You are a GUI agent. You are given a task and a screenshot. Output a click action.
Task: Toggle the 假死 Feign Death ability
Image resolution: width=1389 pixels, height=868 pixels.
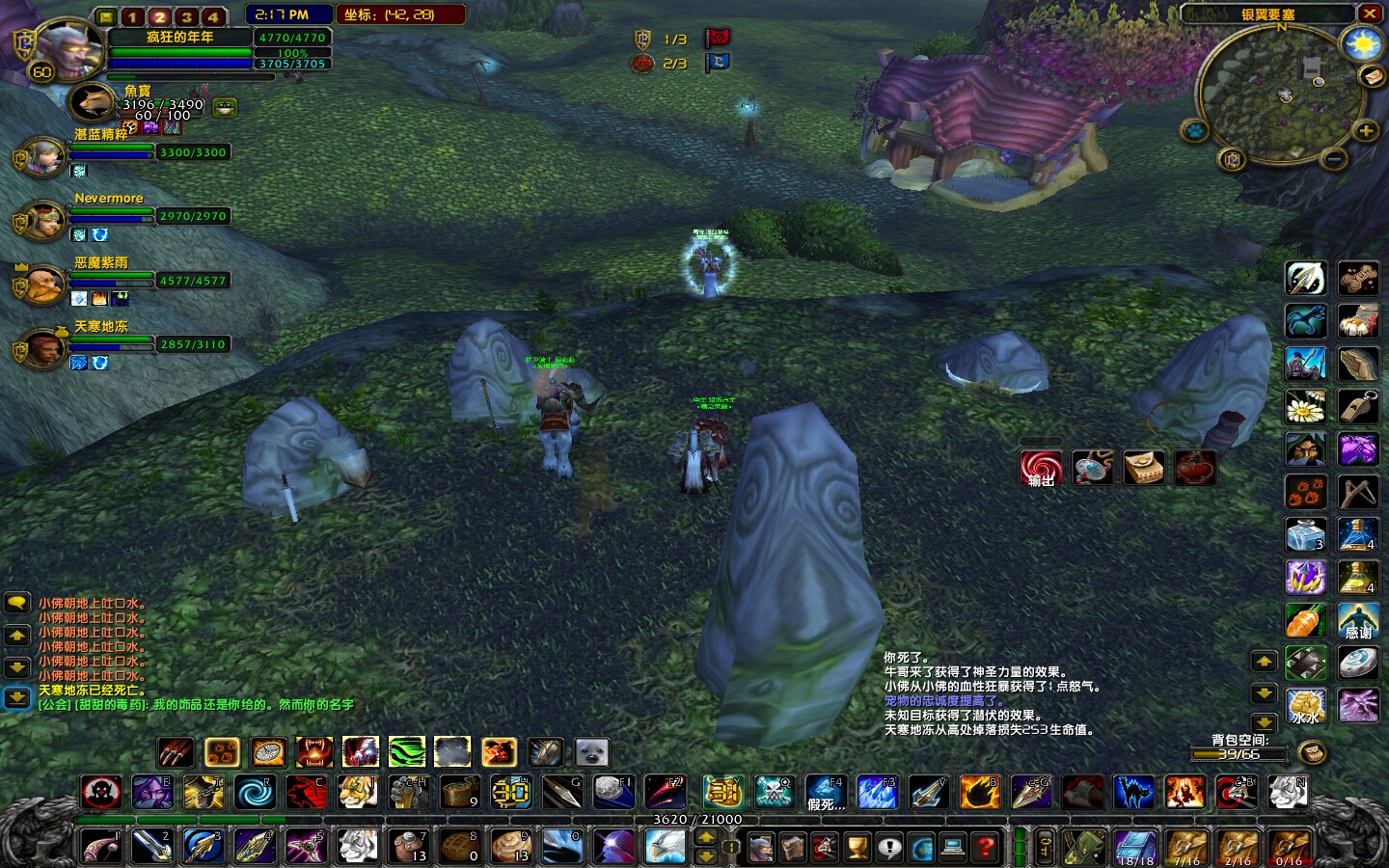826,793
